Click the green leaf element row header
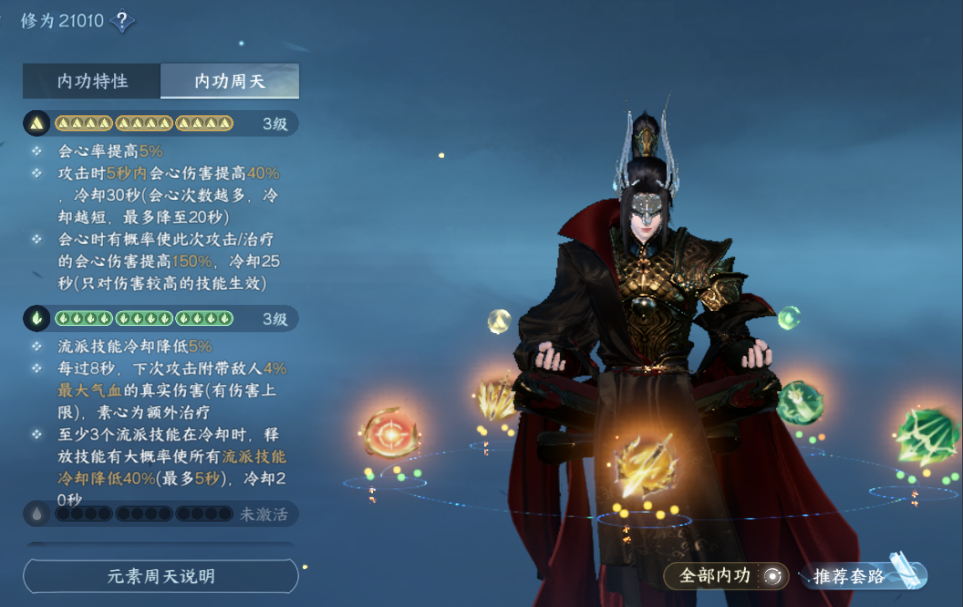 tap(160, 319)
